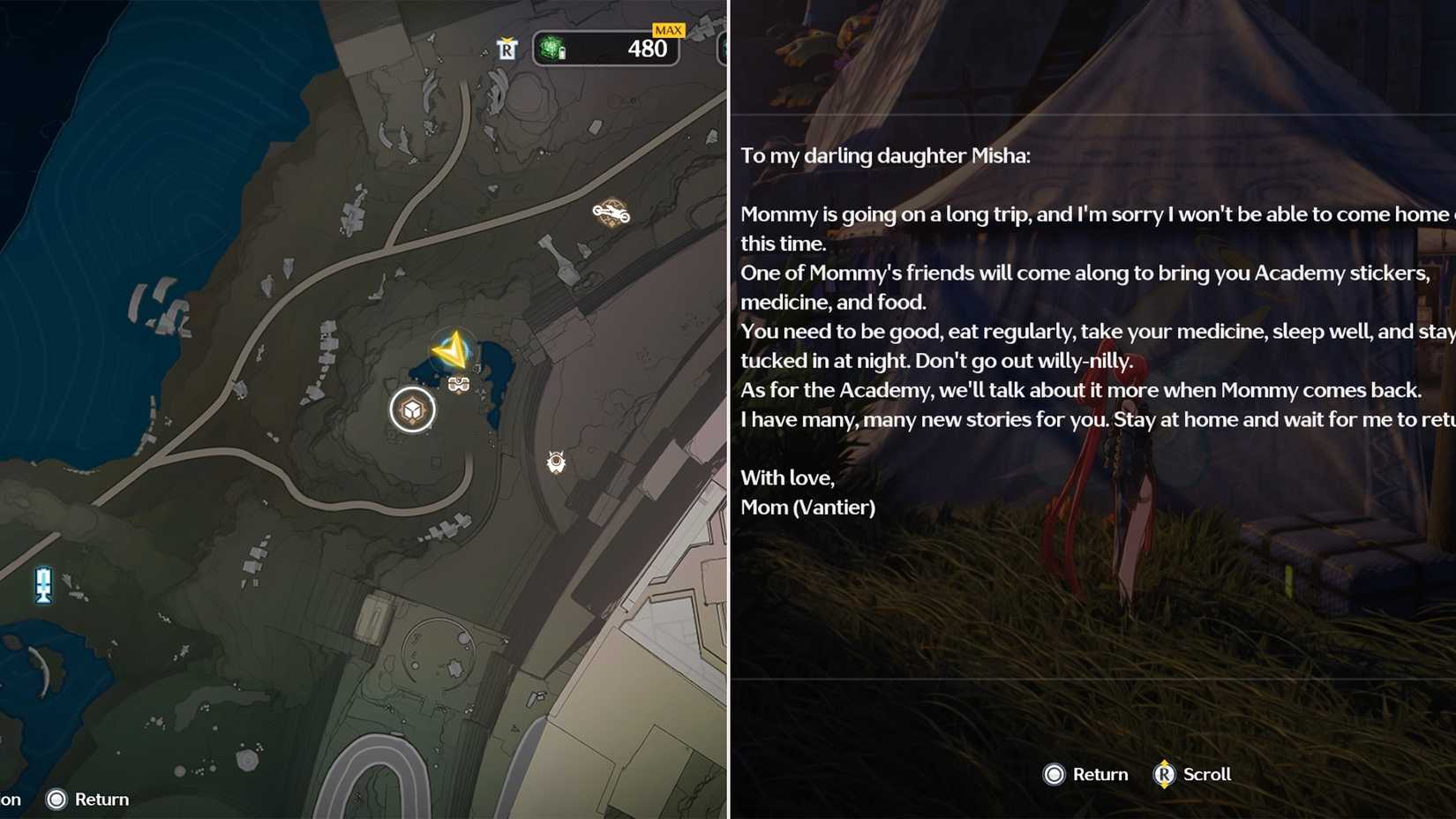Click the signature line Mom Vantier
This screenshot has width=1456, height=819.
pyautogui.click(x=807, y=507)
